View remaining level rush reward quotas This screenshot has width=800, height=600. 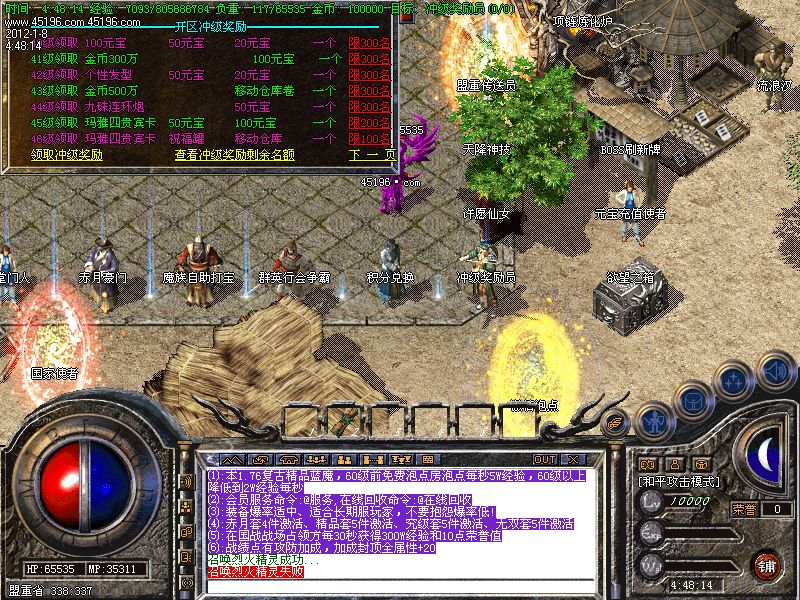(x=234, y=155)
